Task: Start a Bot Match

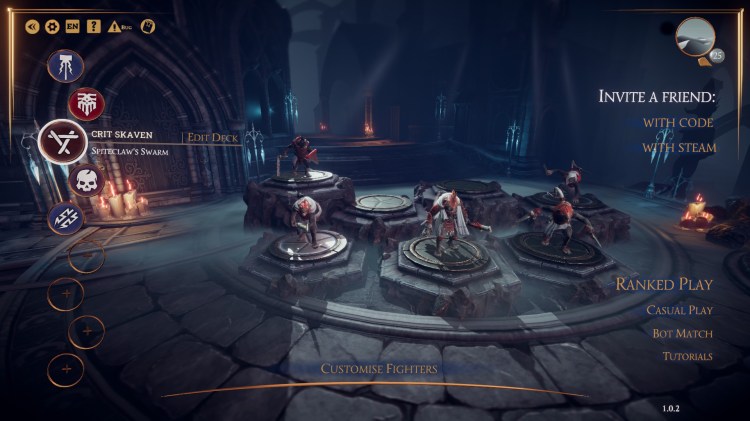Action: [683, 333]
